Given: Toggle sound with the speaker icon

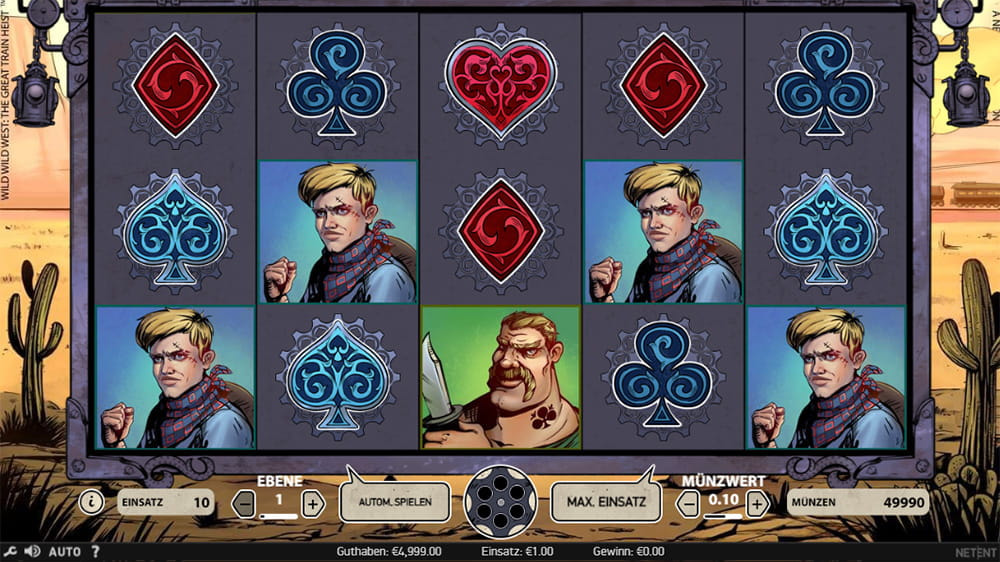Looking at the screenshot, I should pyautogui.click(x=30, y=551).
